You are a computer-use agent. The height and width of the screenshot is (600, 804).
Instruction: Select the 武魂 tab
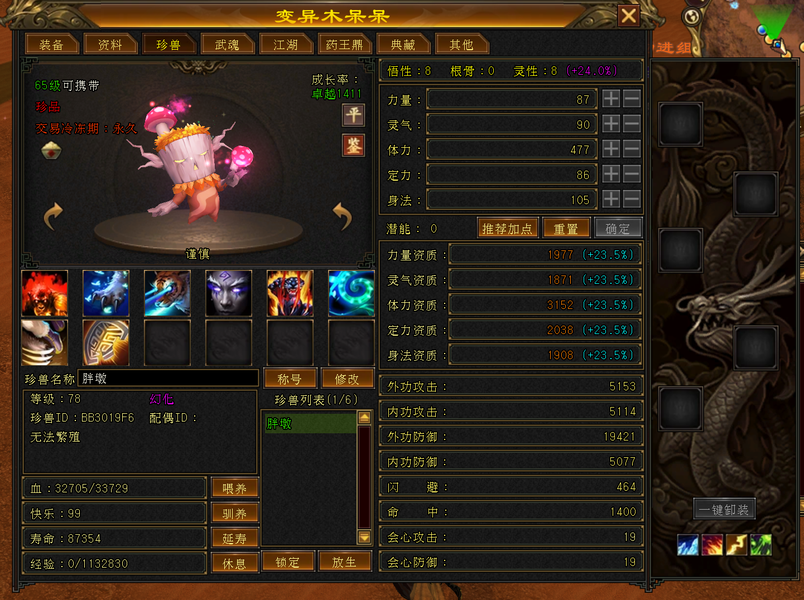pyautogui.click(x=220, y=45)
